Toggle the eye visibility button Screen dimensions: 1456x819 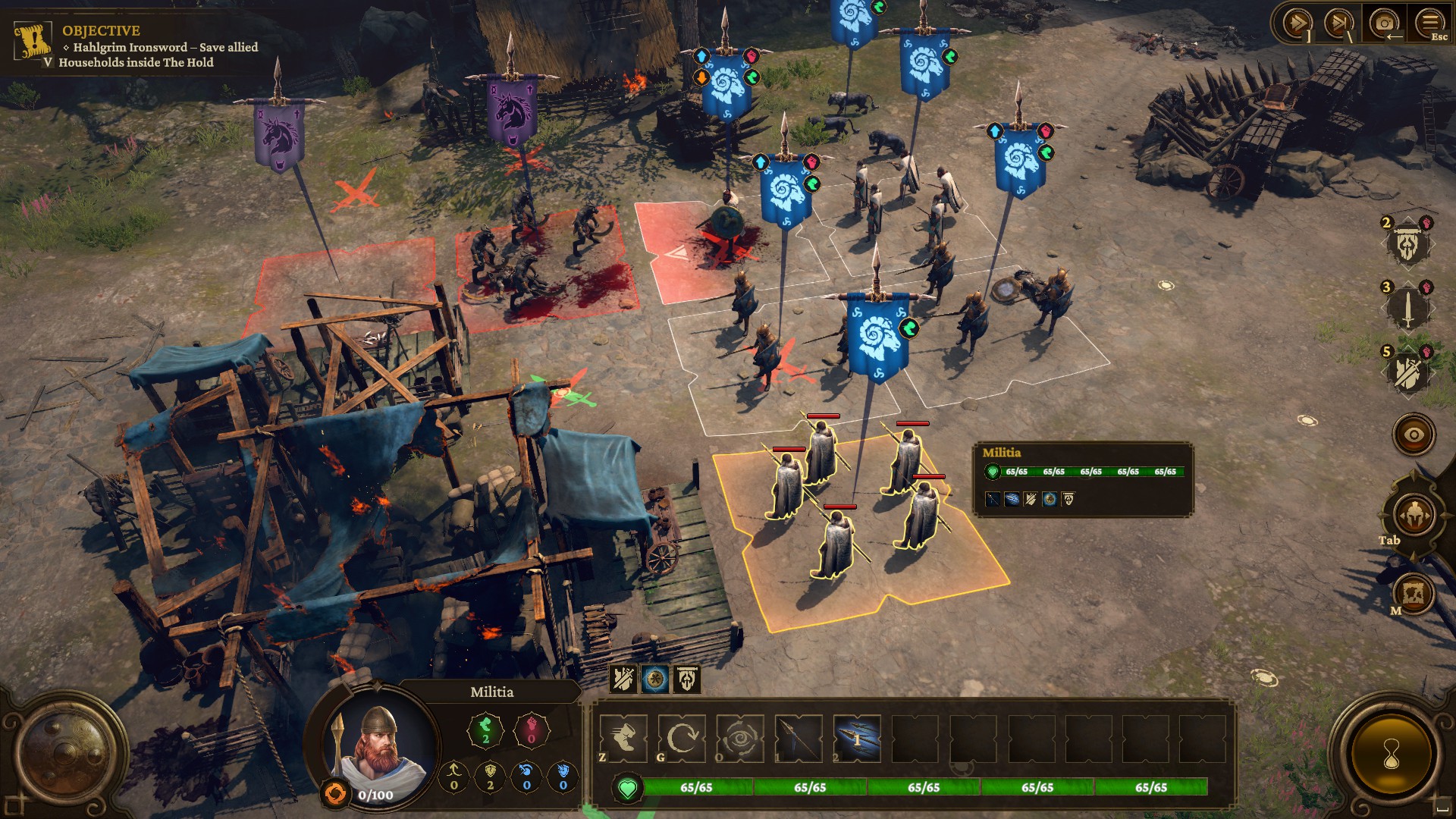point(1414,435)
